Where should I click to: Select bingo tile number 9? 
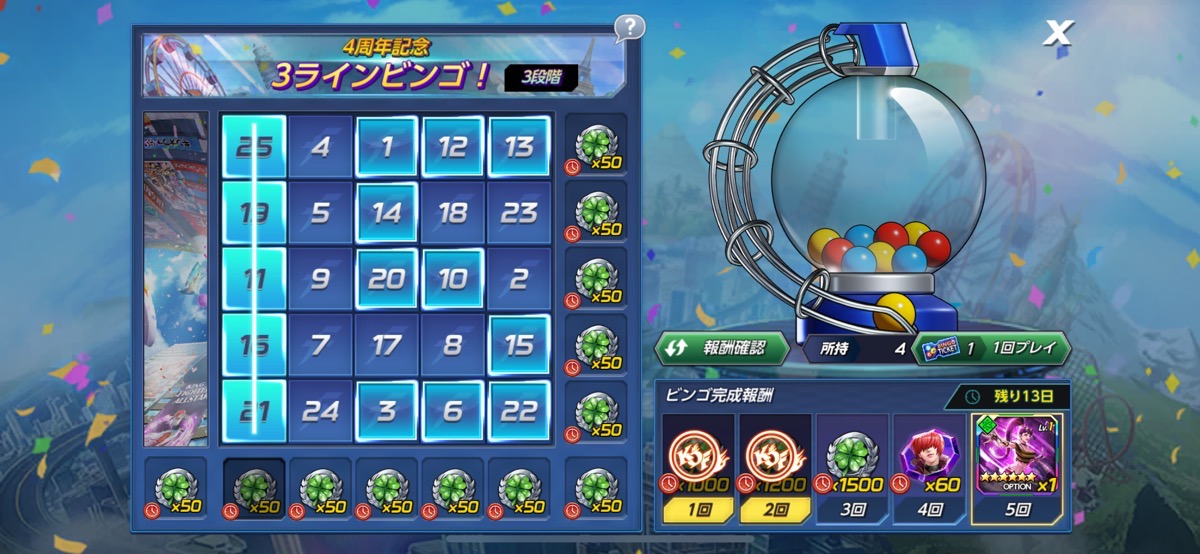coord(320,280)
